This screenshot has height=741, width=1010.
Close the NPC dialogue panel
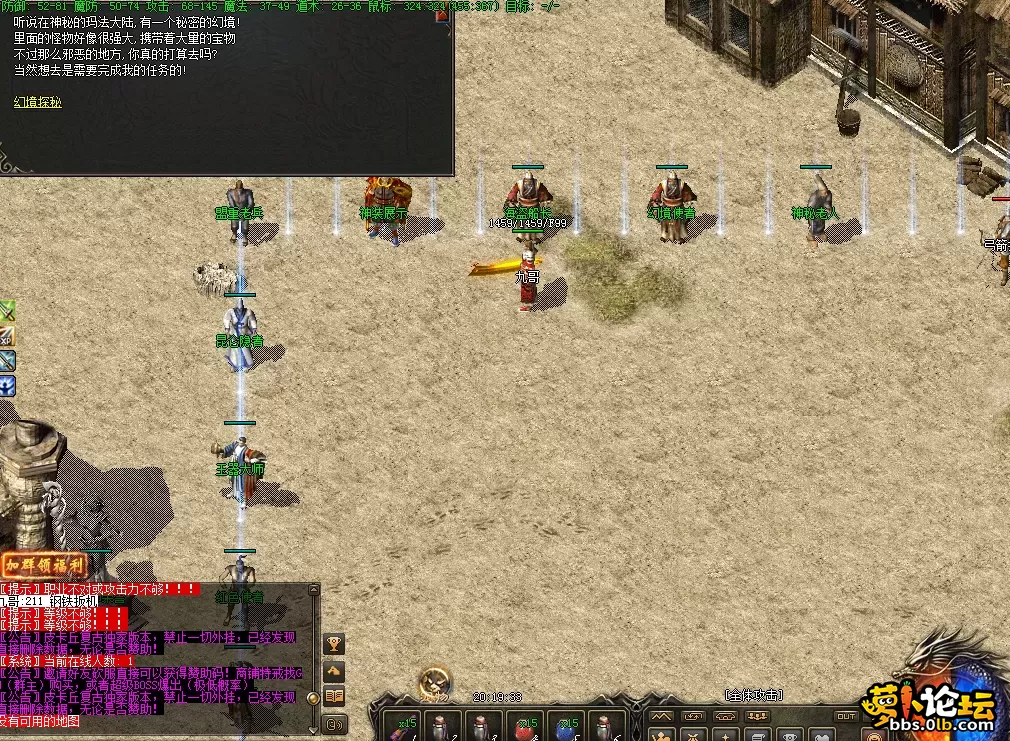click(441, 15)
